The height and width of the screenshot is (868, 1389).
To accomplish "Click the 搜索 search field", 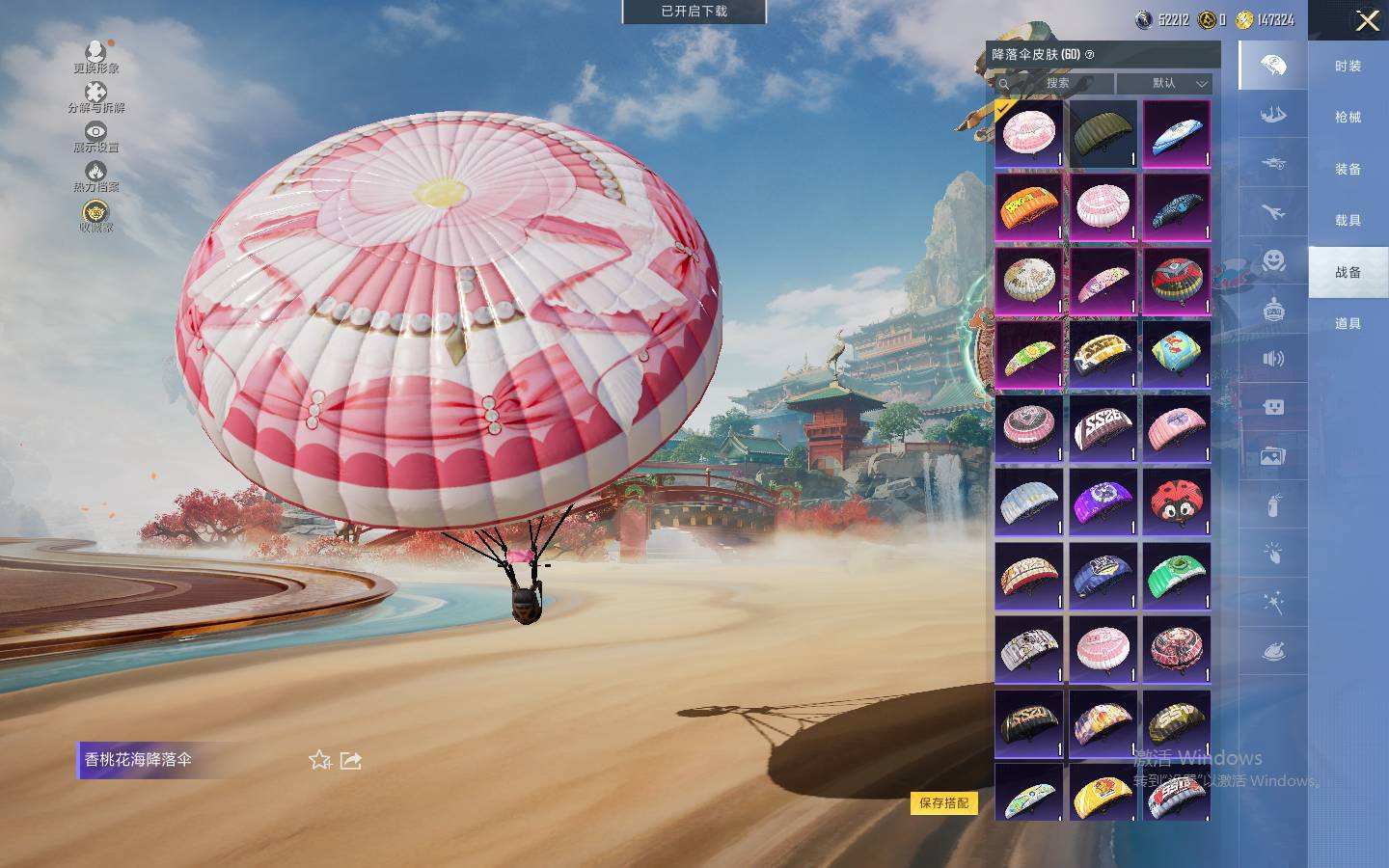I will (x=1056, y=84).
